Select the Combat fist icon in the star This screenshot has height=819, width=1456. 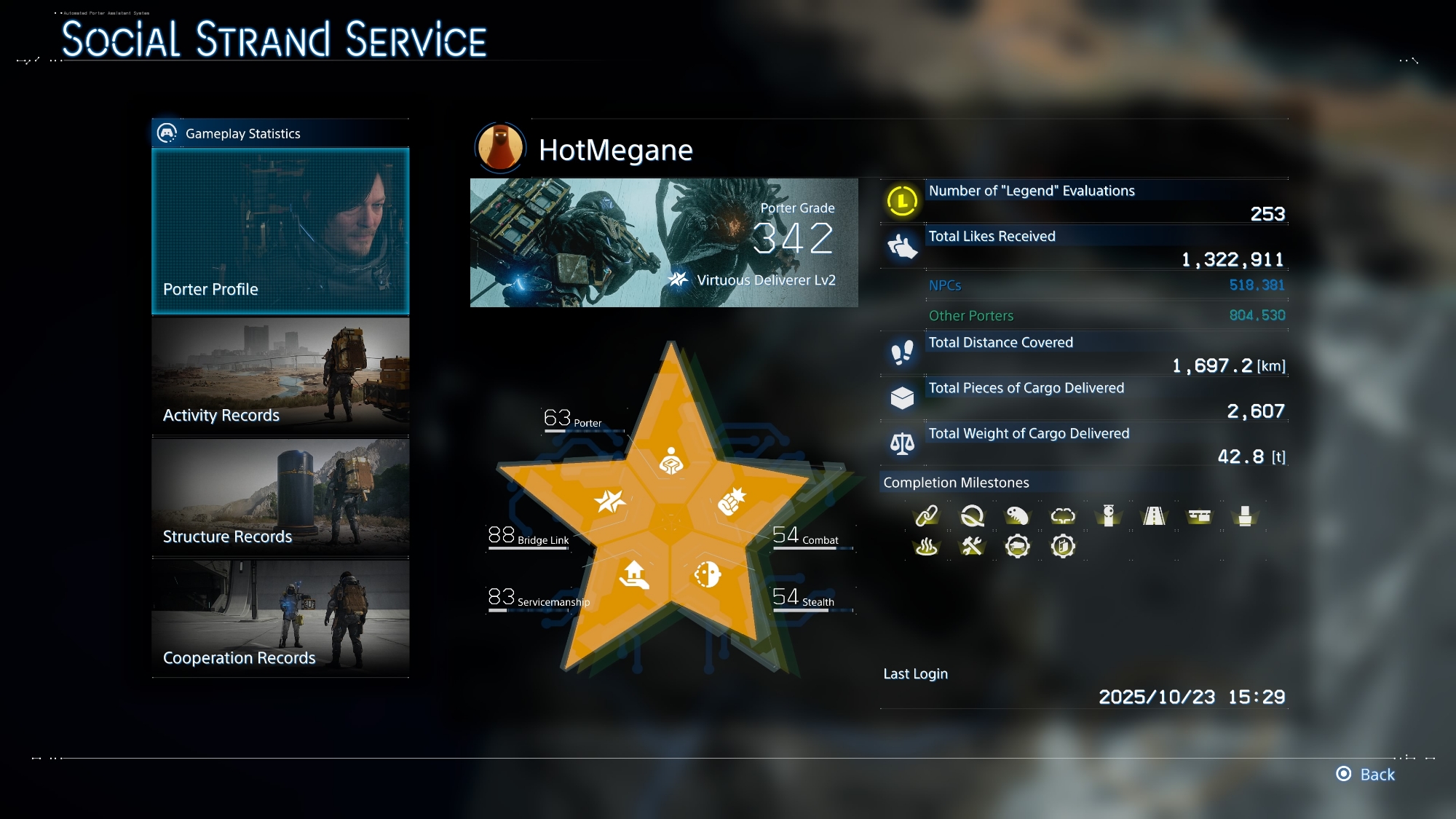732,501
